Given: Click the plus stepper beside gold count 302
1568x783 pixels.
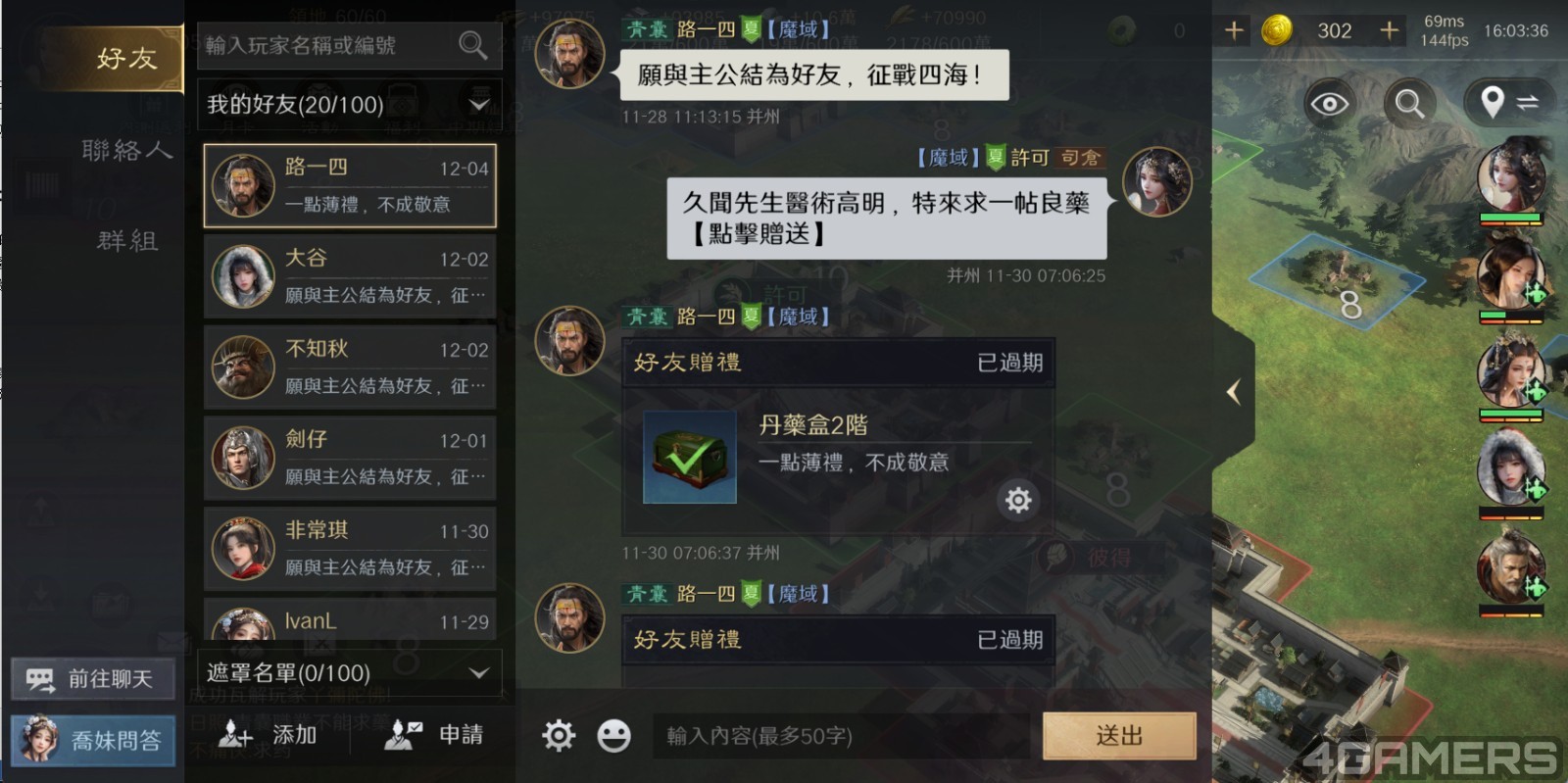Looking at the screenshot, I should point(1389,30).
